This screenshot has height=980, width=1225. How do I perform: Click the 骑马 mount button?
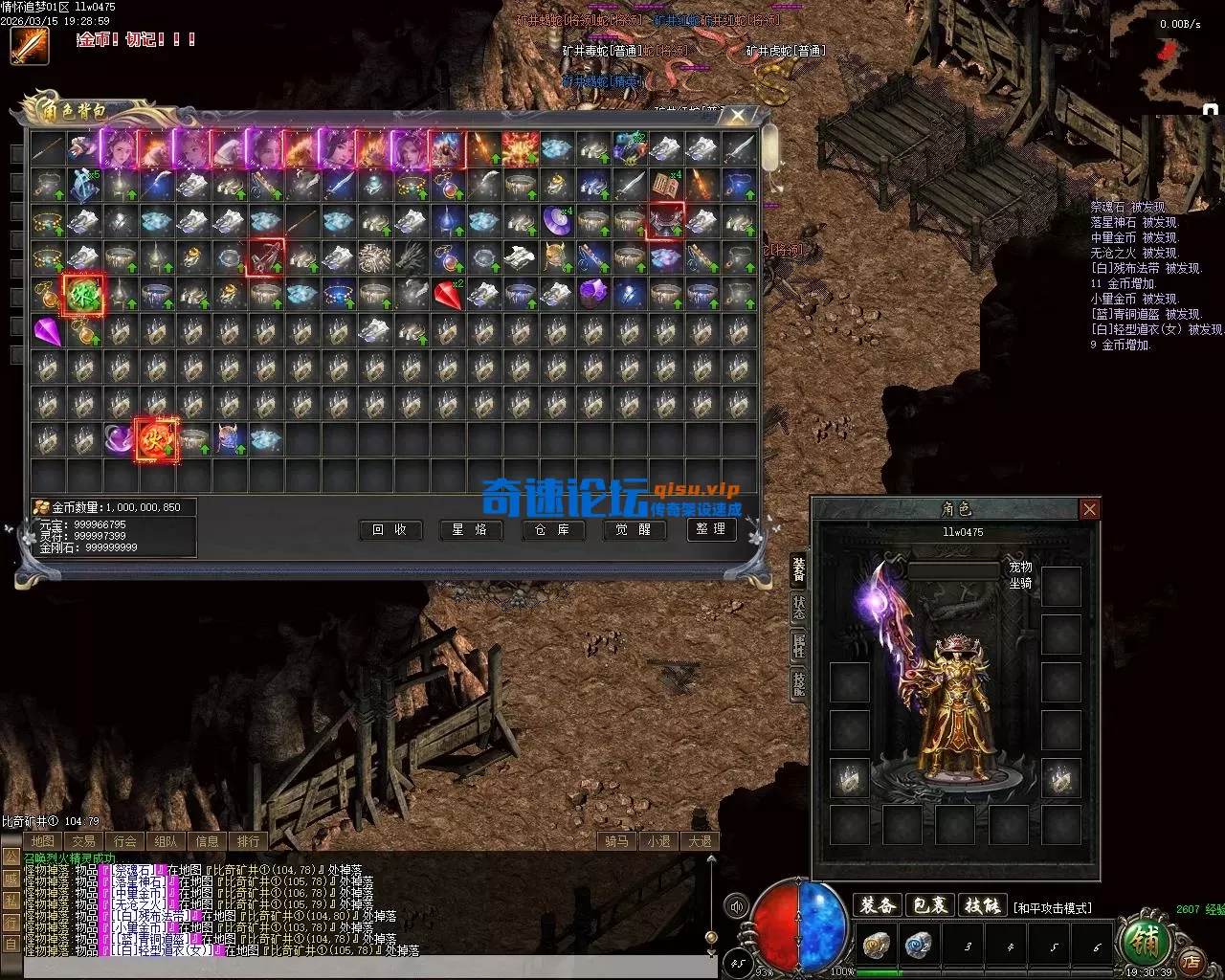(616, 841)
